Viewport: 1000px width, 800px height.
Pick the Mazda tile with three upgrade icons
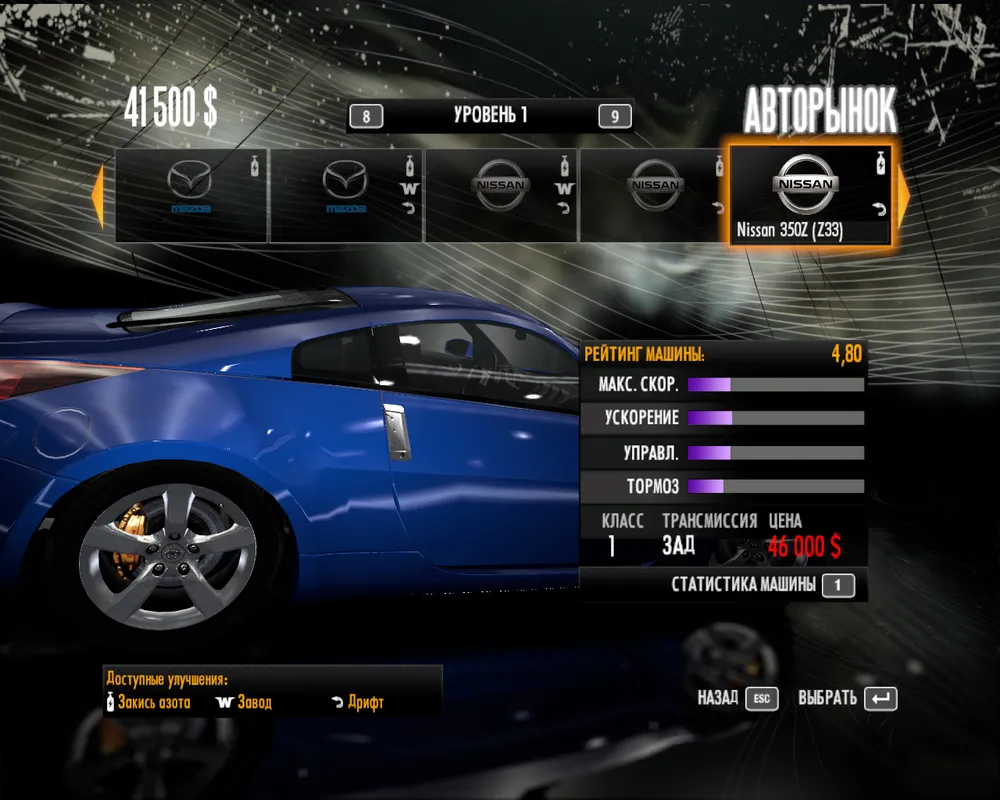tap(346, 195)
